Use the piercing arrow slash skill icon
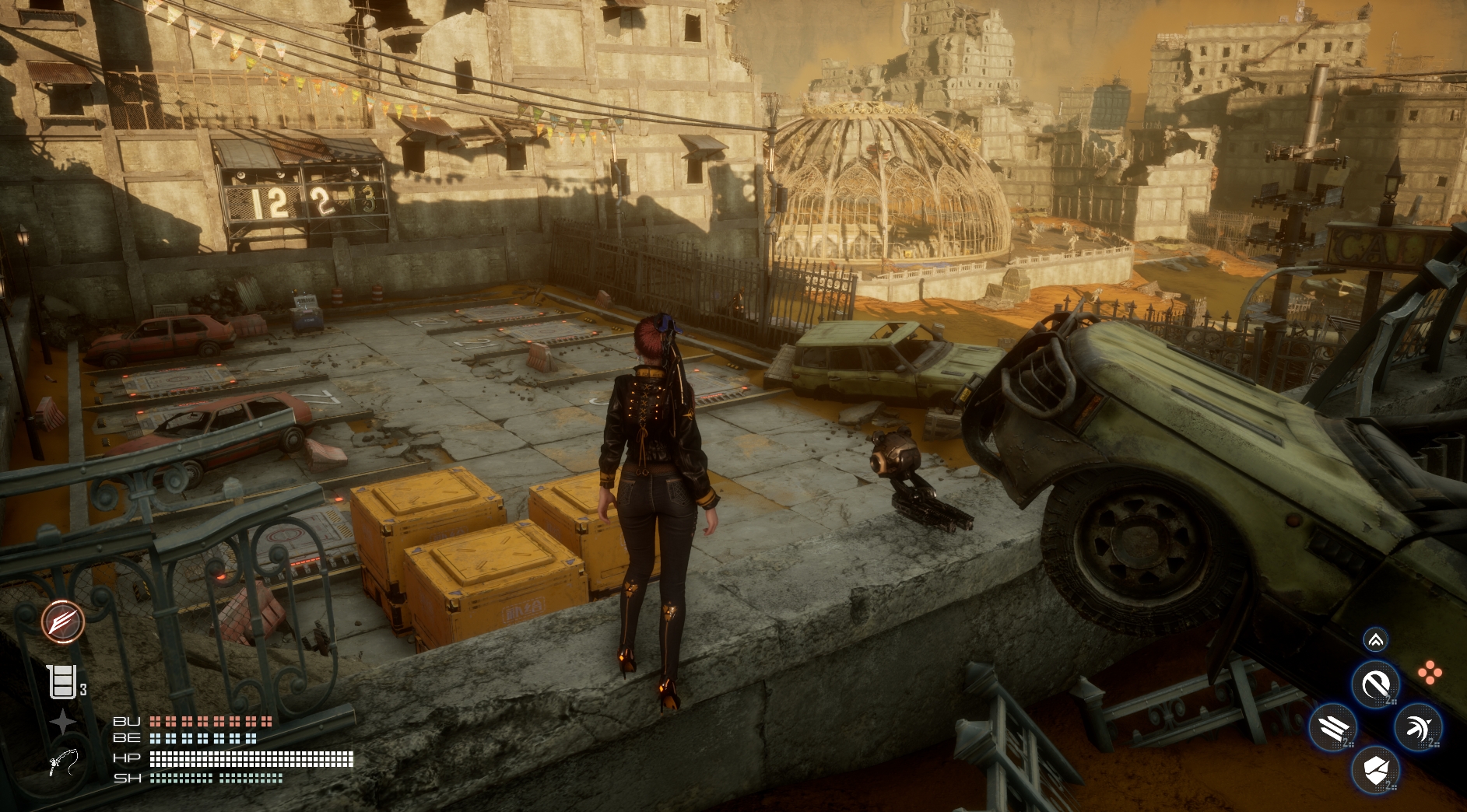 point(1418,729)
